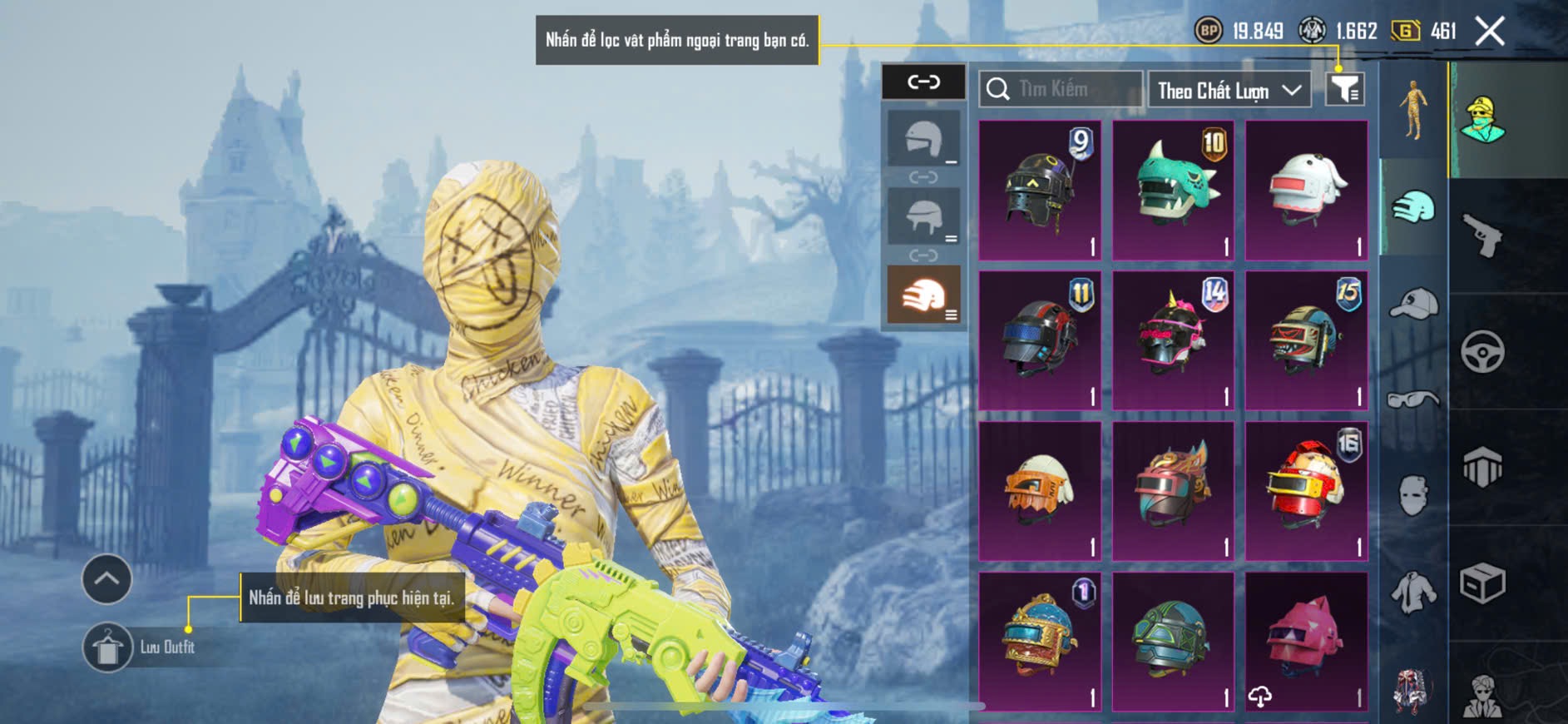
Task: Open the Theo Chất Lượng sort dropdown
Action: [x=1228, y=90]
